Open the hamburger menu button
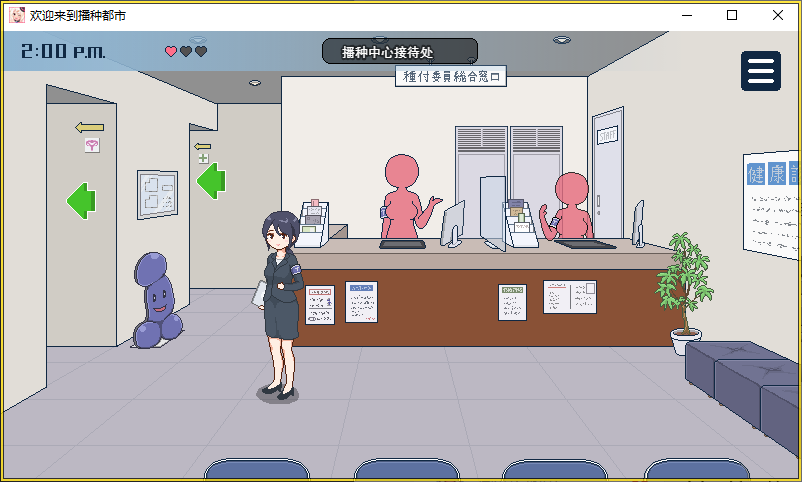 tap(761, 71)
